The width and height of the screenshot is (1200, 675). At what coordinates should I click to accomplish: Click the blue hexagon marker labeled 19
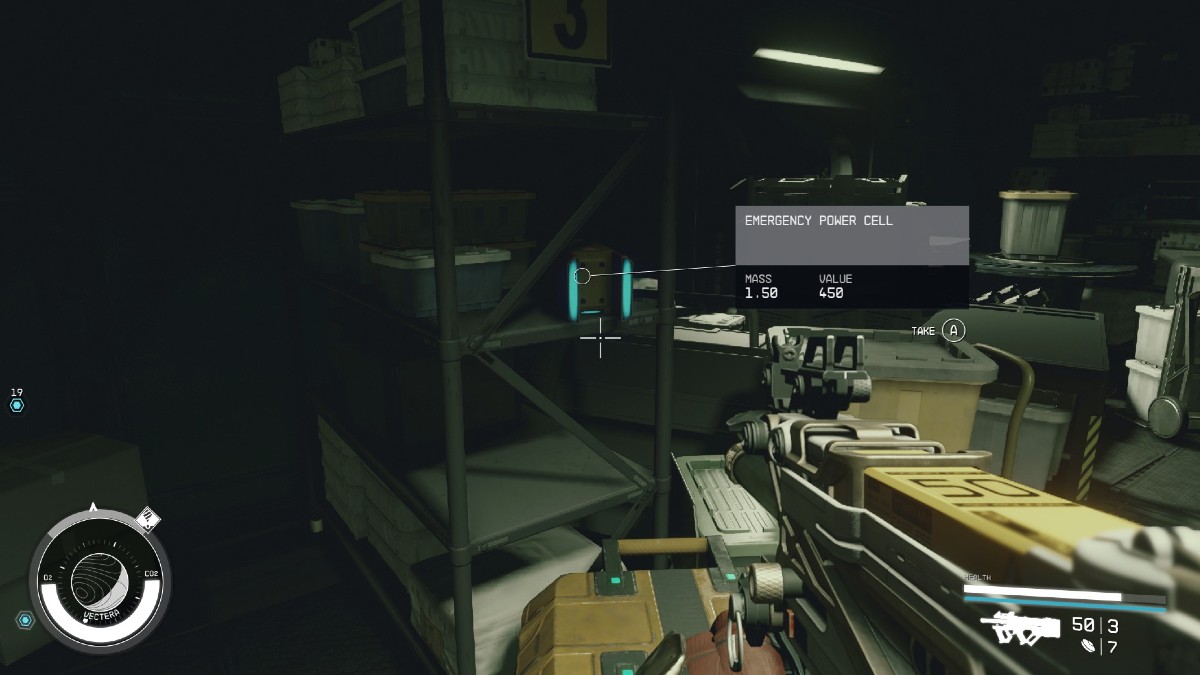[x=17, y=405]
